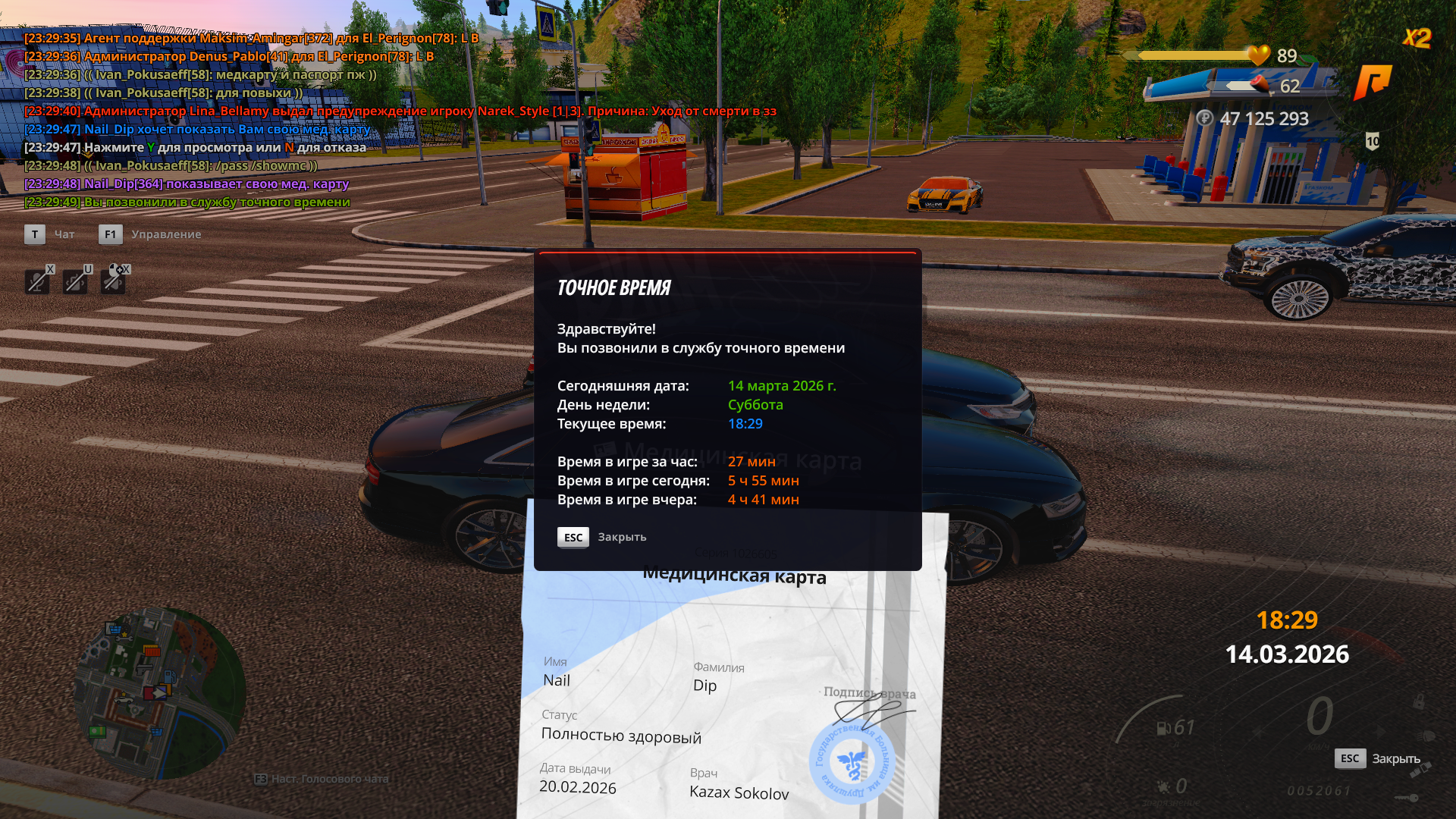The width and height of the screenshot is (1456, 819).
Task: Toggle the muted microphone icon
Action: (36, 281)
